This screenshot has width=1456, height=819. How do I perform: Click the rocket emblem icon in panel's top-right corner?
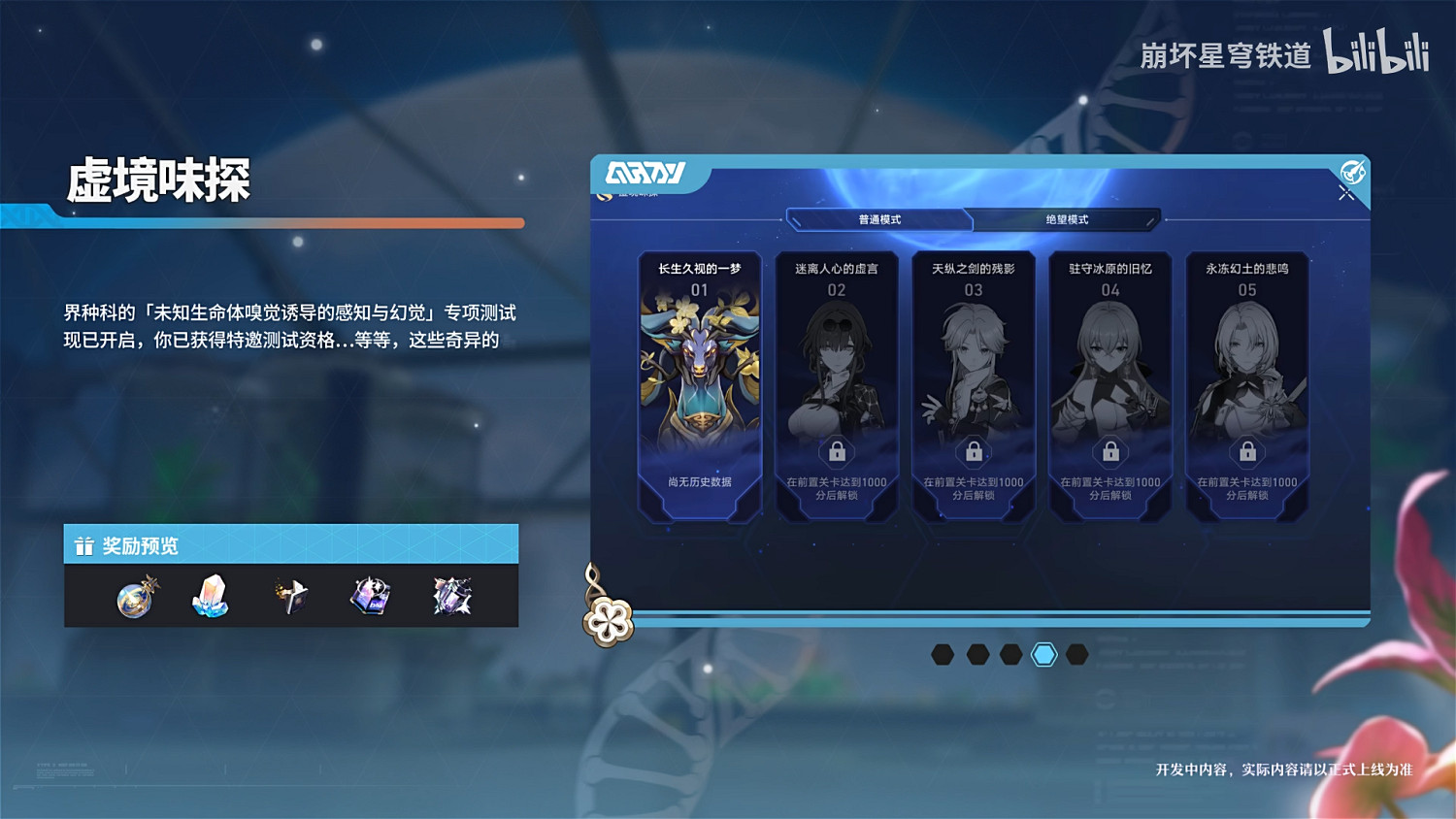(1352, 173)
